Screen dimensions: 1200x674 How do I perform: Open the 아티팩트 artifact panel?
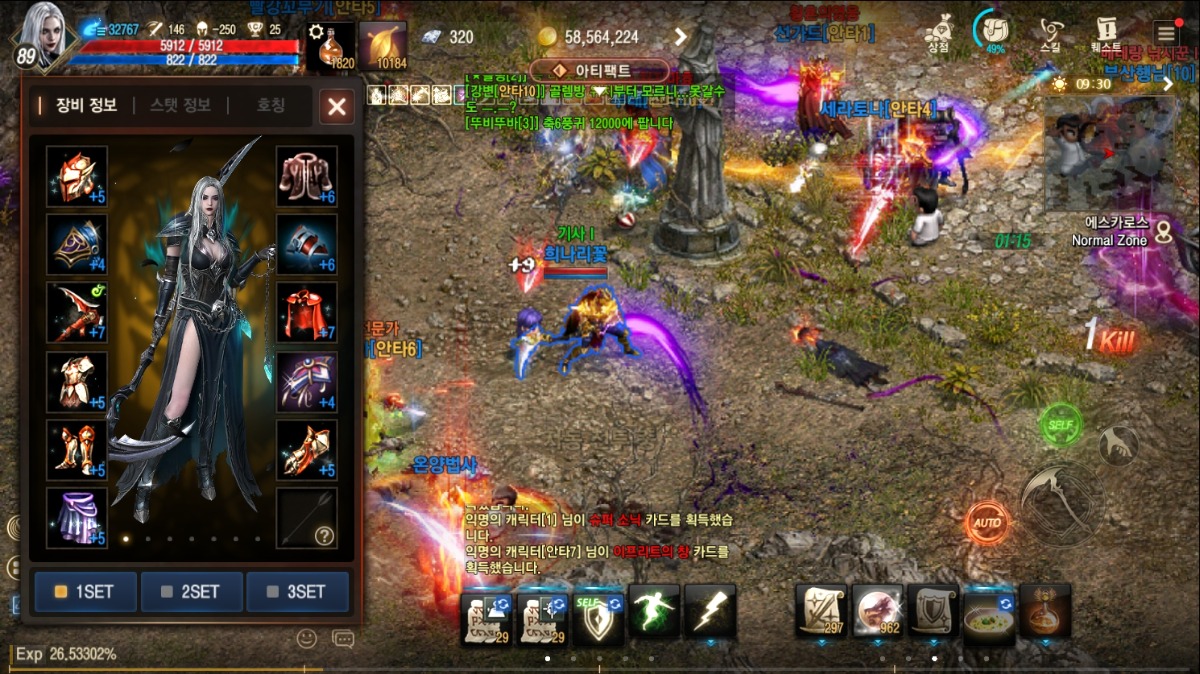pos(600,71)
